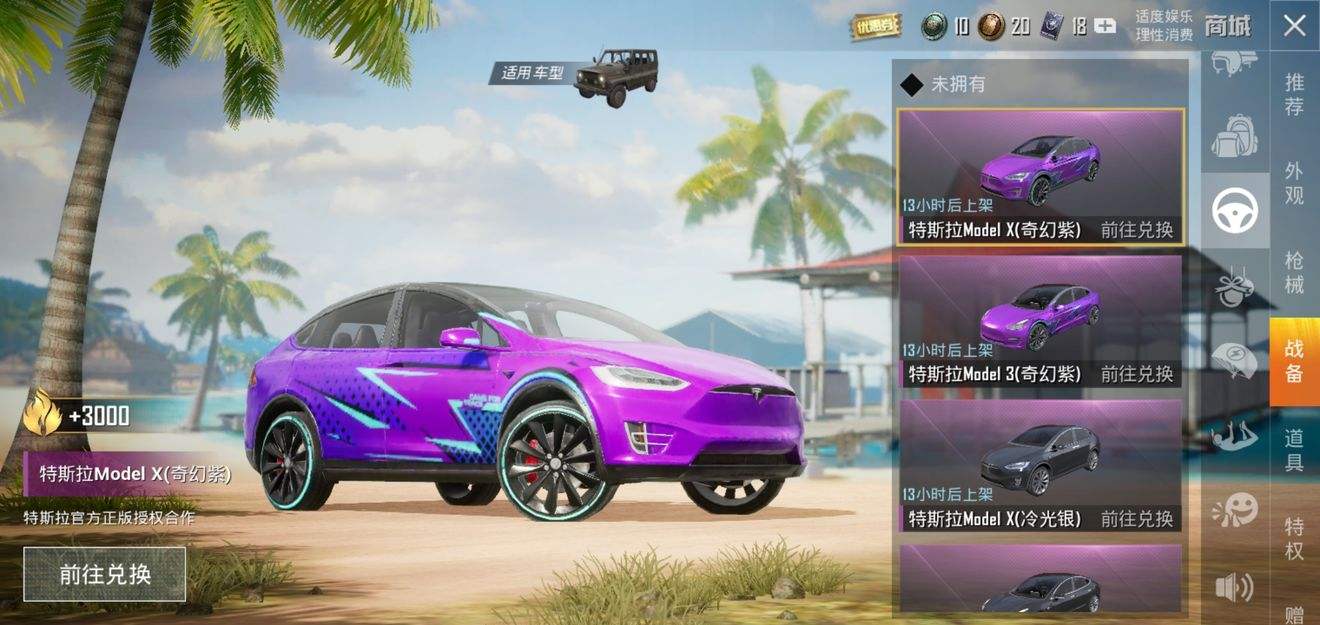This screenshot has height=625, width=1320.
Task: Select the speaker sound category icon
Action: point(1235,587)
